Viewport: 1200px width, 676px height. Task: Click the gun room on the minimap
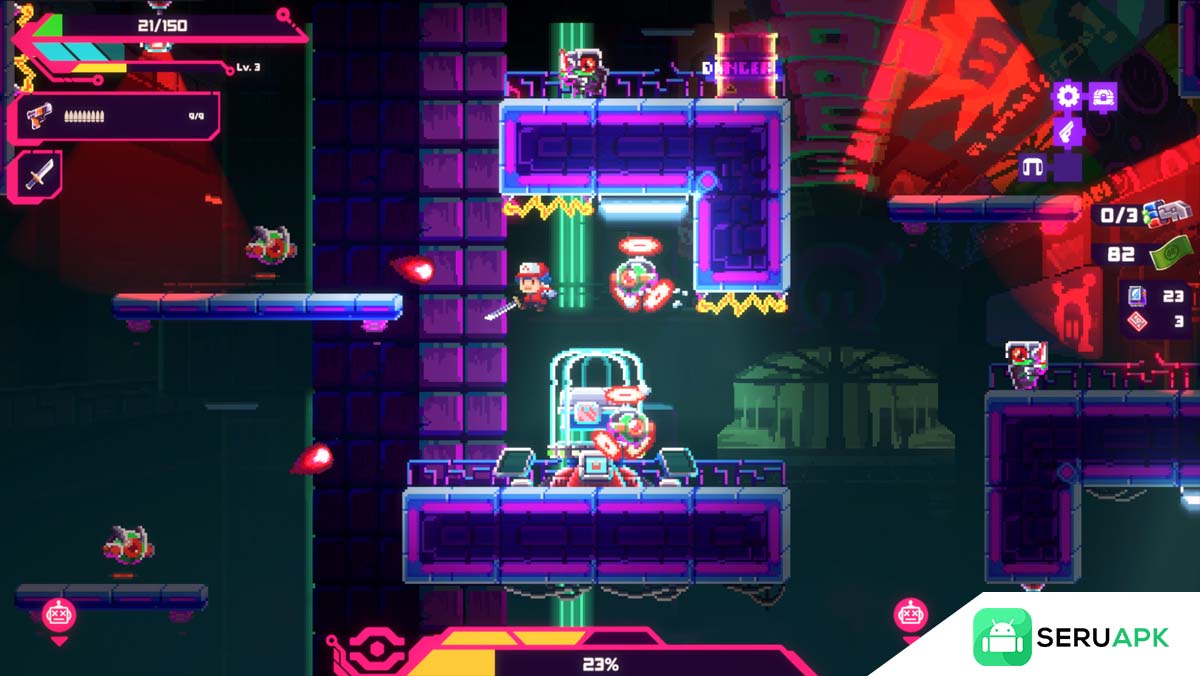(1069, 131)
